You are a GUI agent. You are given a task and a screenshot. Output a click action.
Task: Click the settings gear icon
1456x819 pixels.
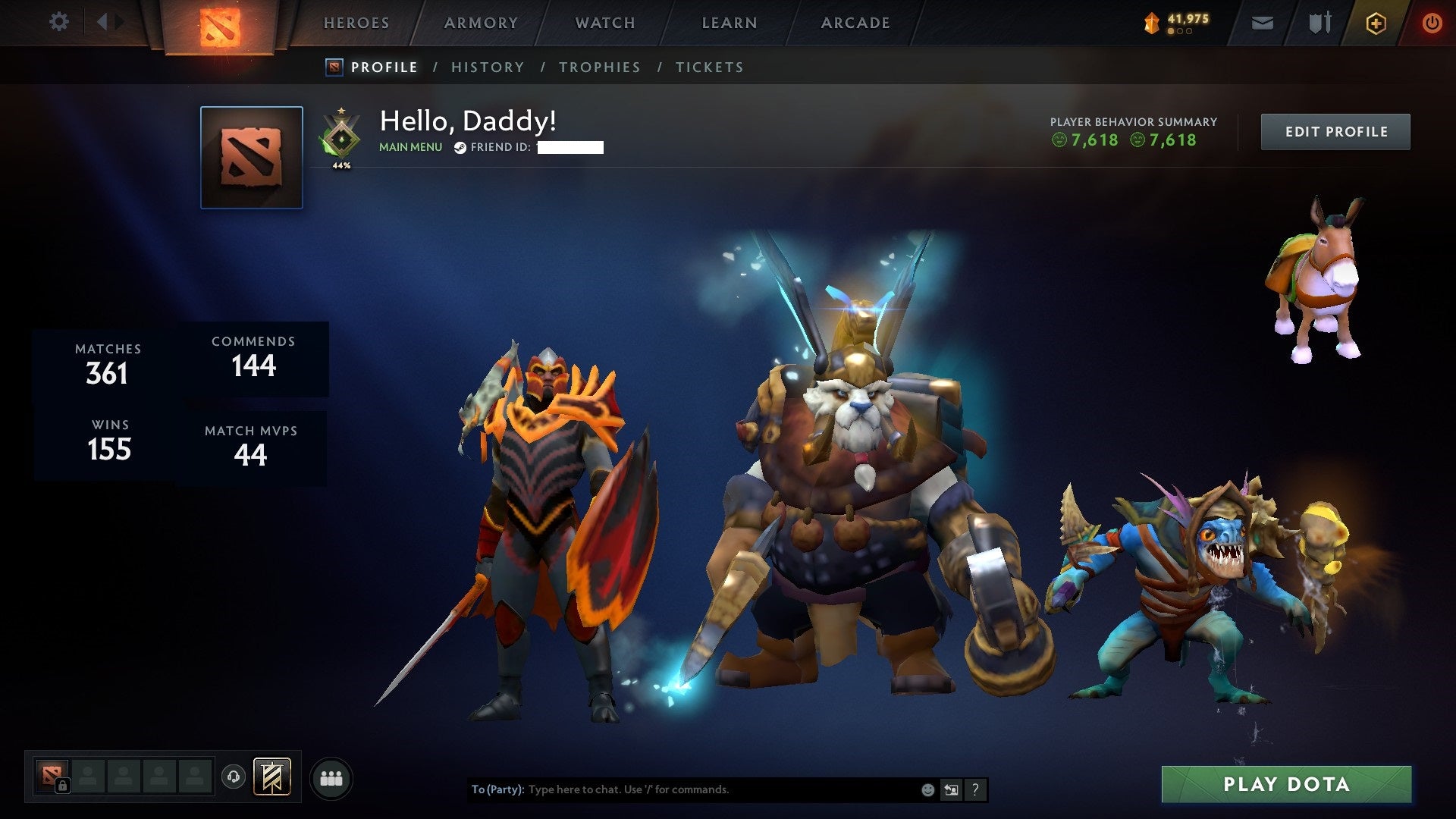59,22
